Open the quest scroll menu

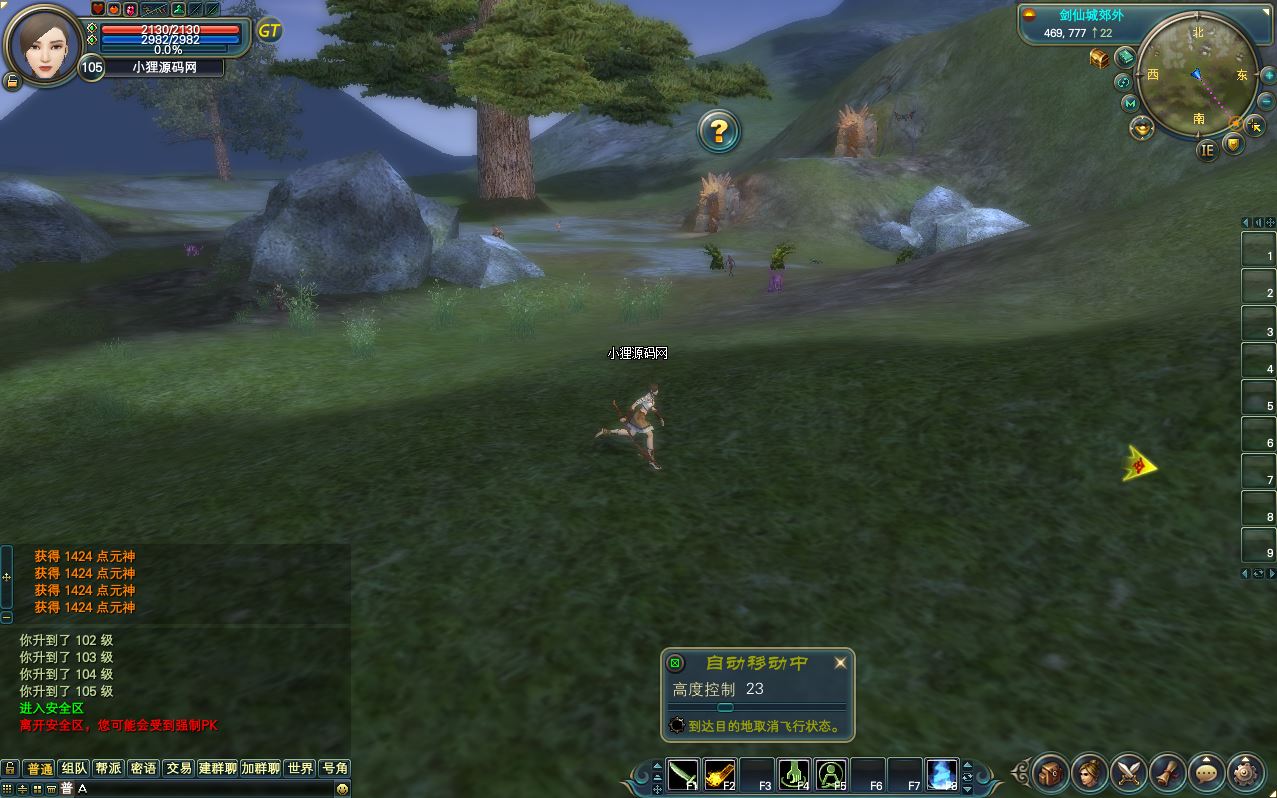point(1167,772)
